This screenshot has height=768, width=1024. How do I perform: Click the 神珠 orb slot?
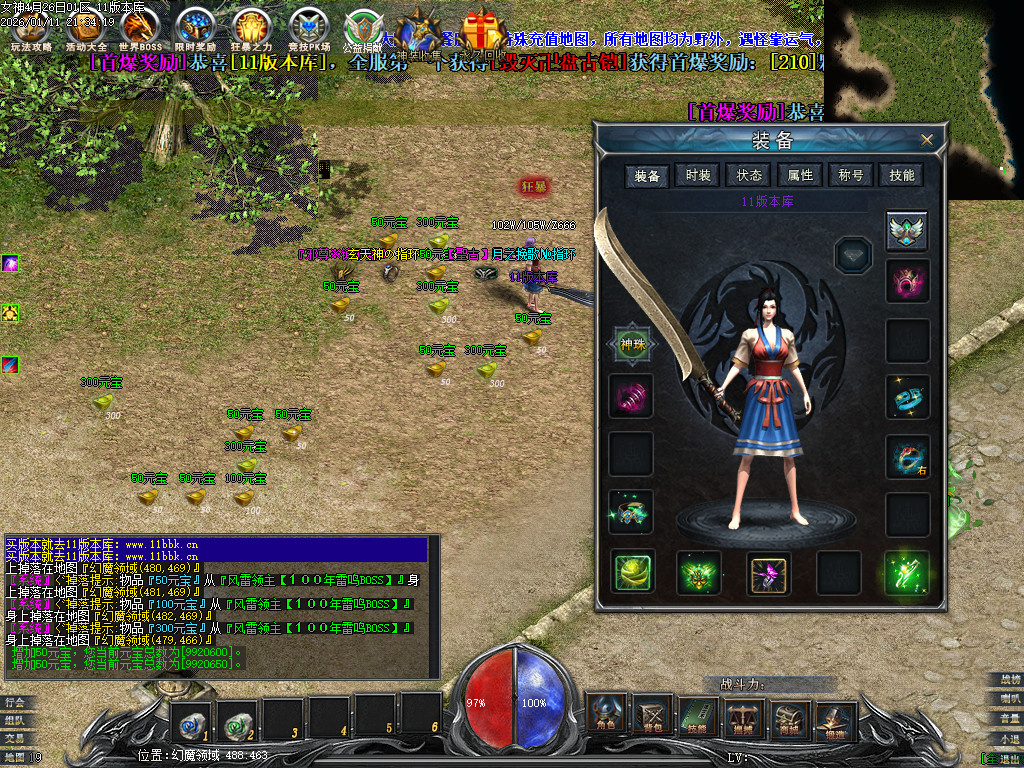pyautogui.click(x=631, y=344)
